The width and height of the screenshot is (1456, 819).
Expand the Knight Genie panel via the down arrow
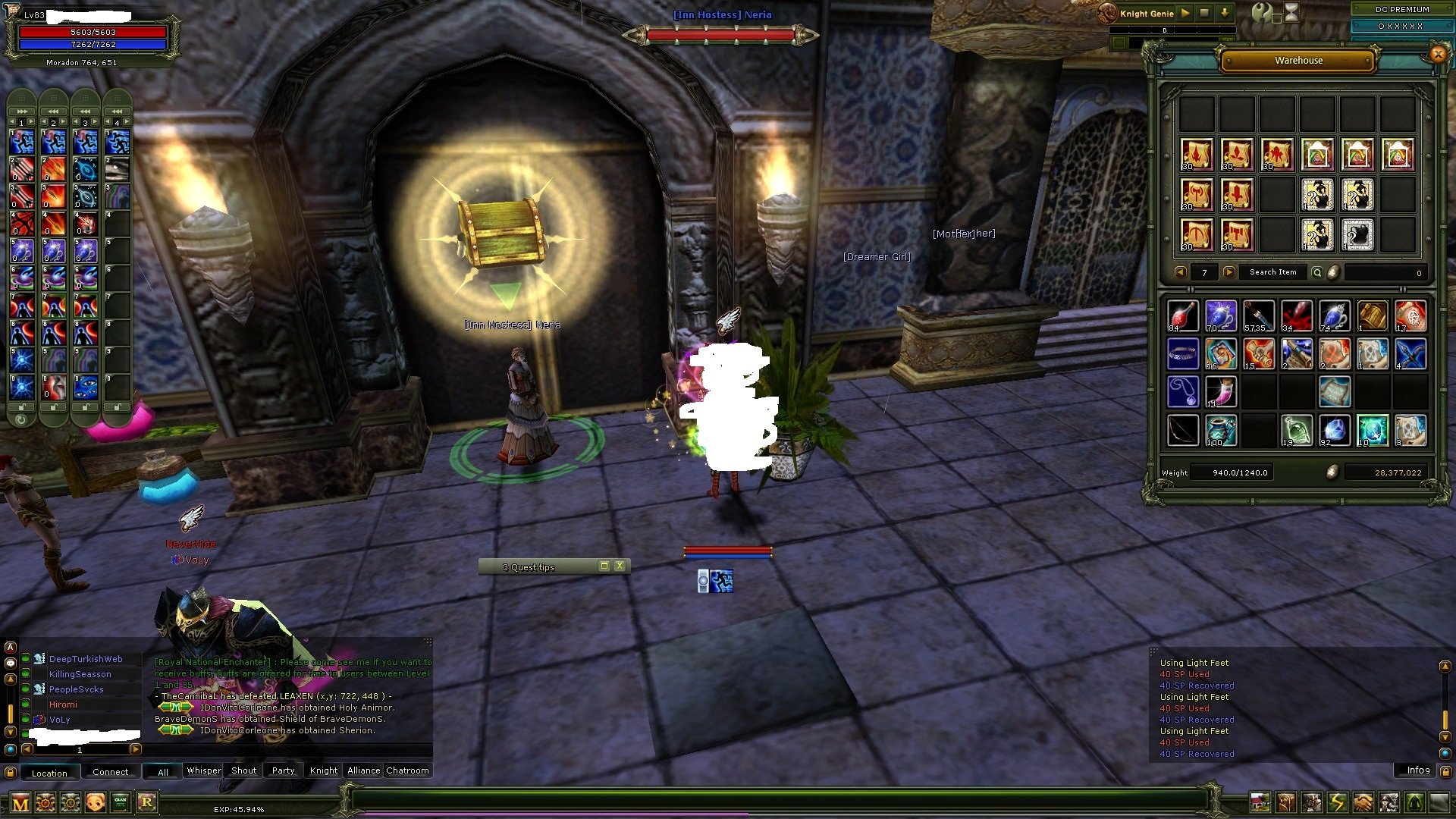tap(1225, 13)
